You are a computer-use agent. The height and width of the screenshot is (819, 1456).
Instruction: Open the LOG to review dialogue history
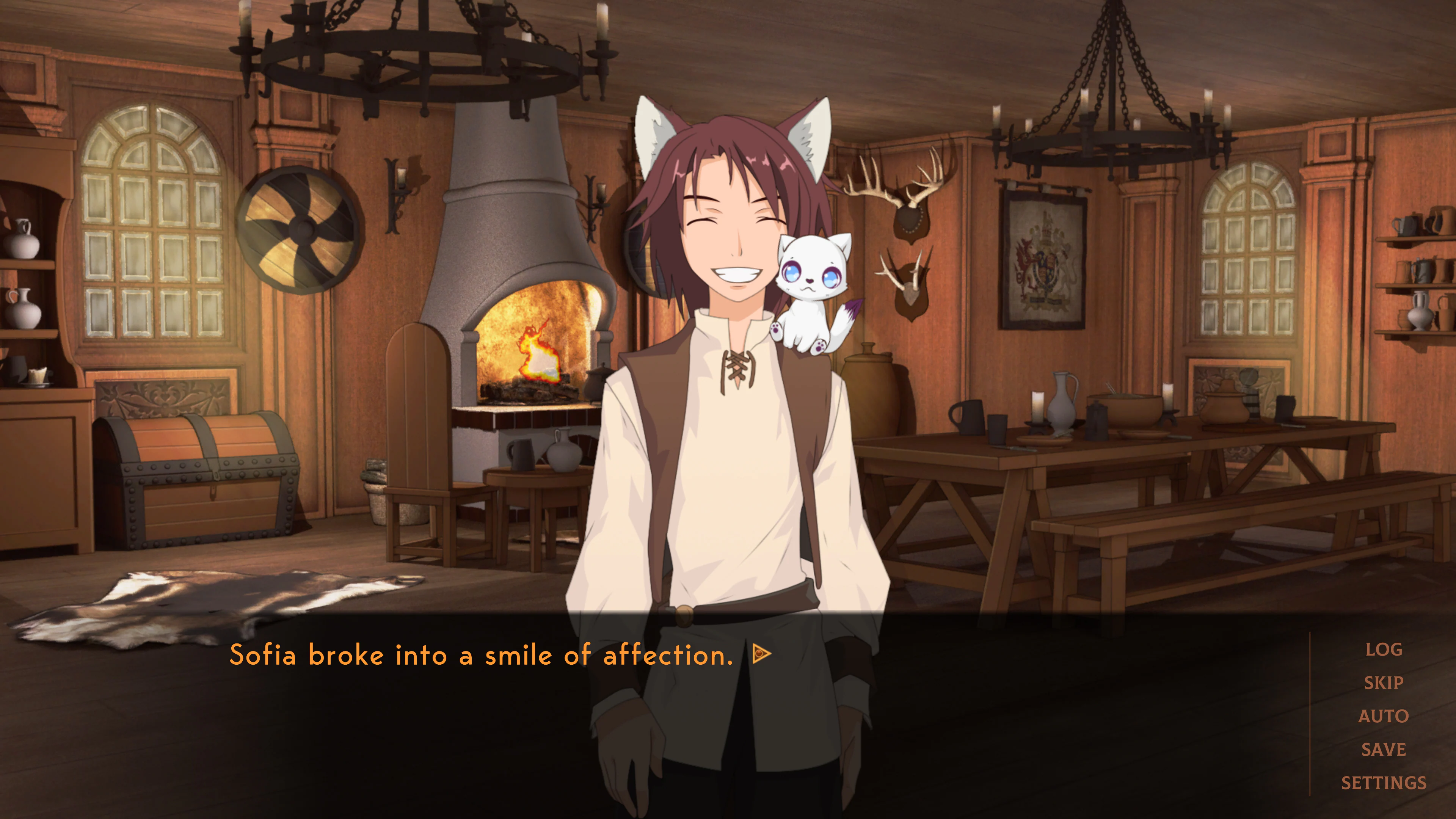pos(1384,650)
